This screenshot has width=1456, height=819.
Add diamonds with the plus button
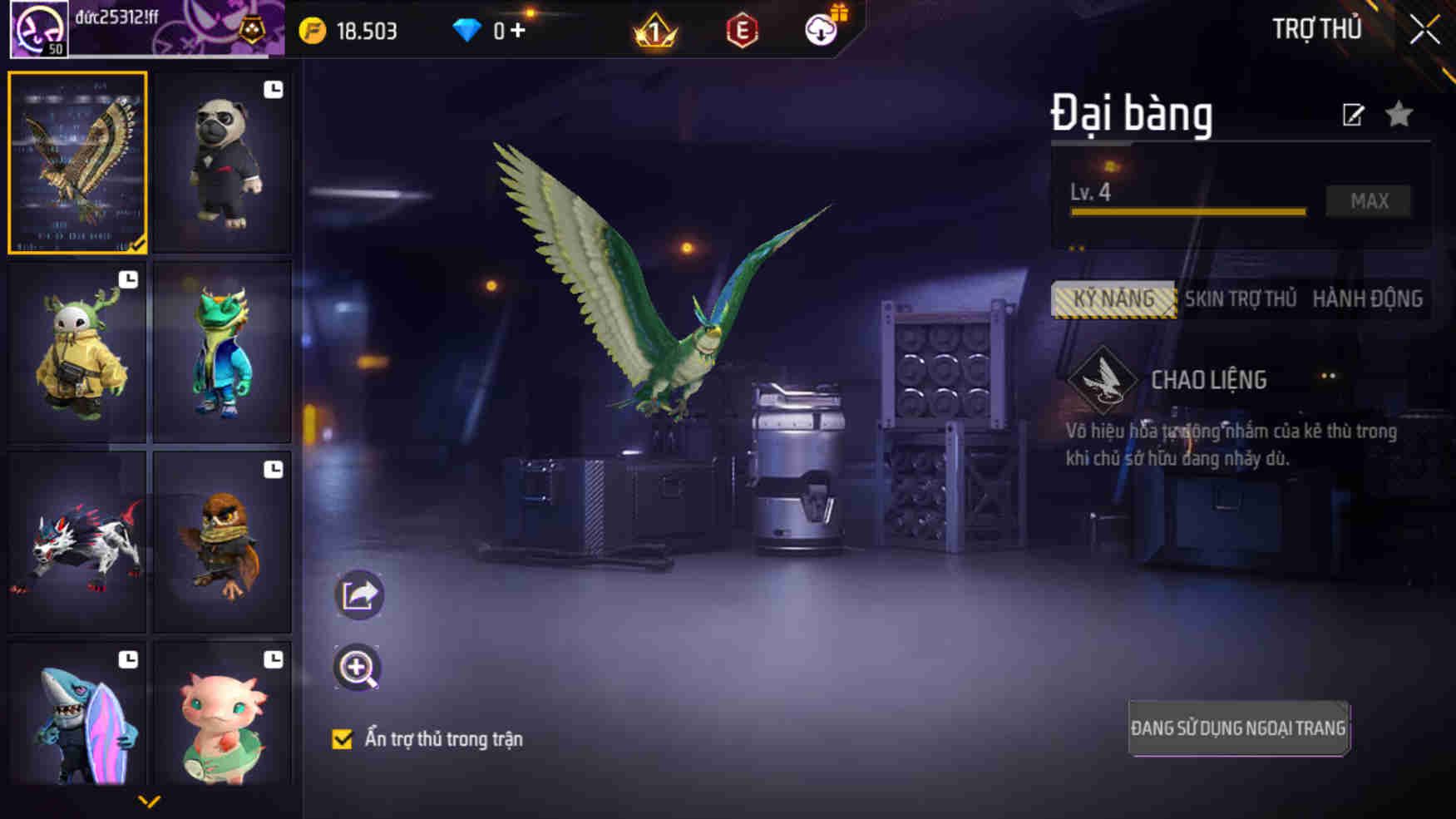pos(518,31)
